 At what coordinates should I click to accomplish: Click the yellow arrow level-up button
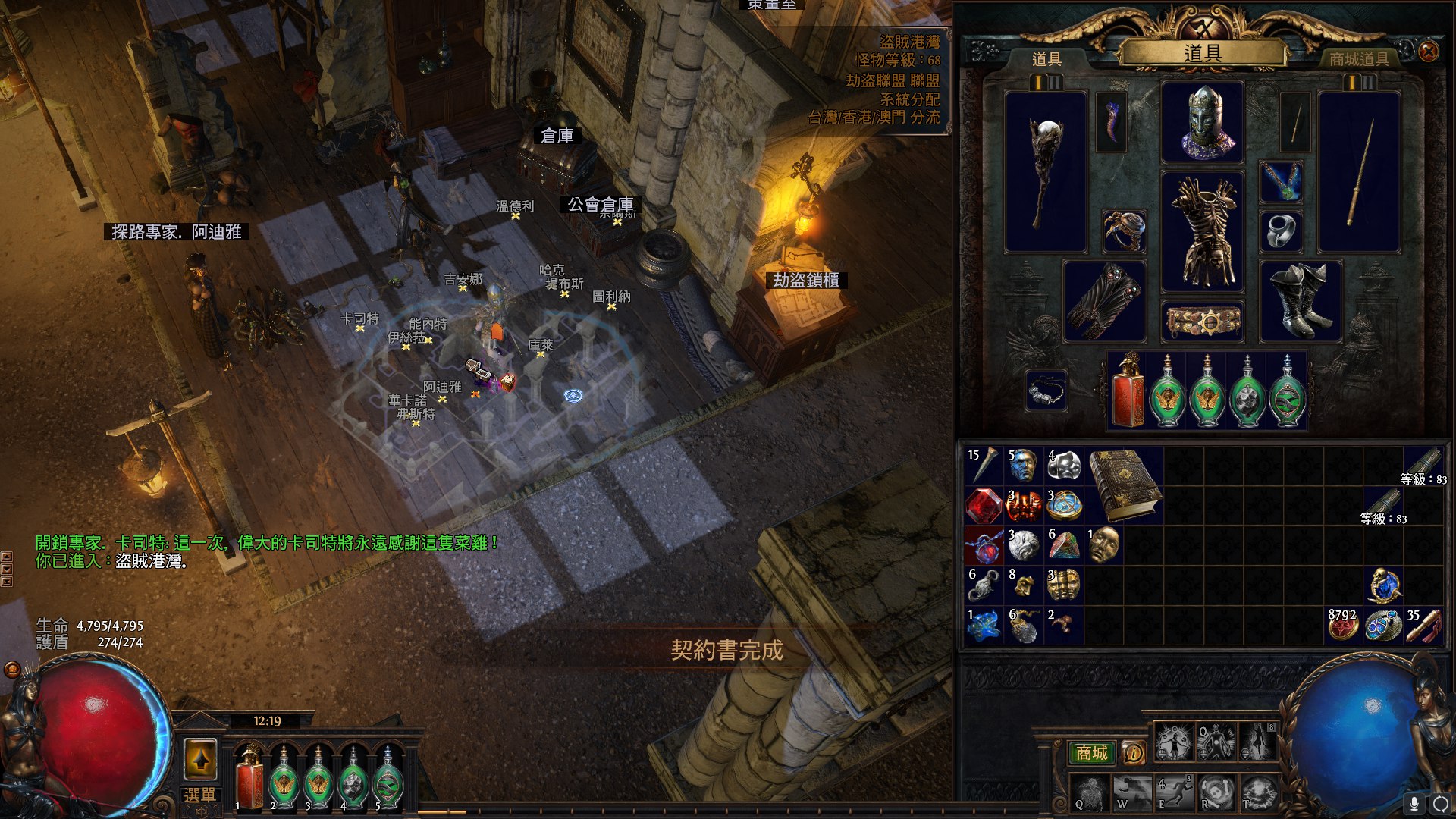[200, 758]
